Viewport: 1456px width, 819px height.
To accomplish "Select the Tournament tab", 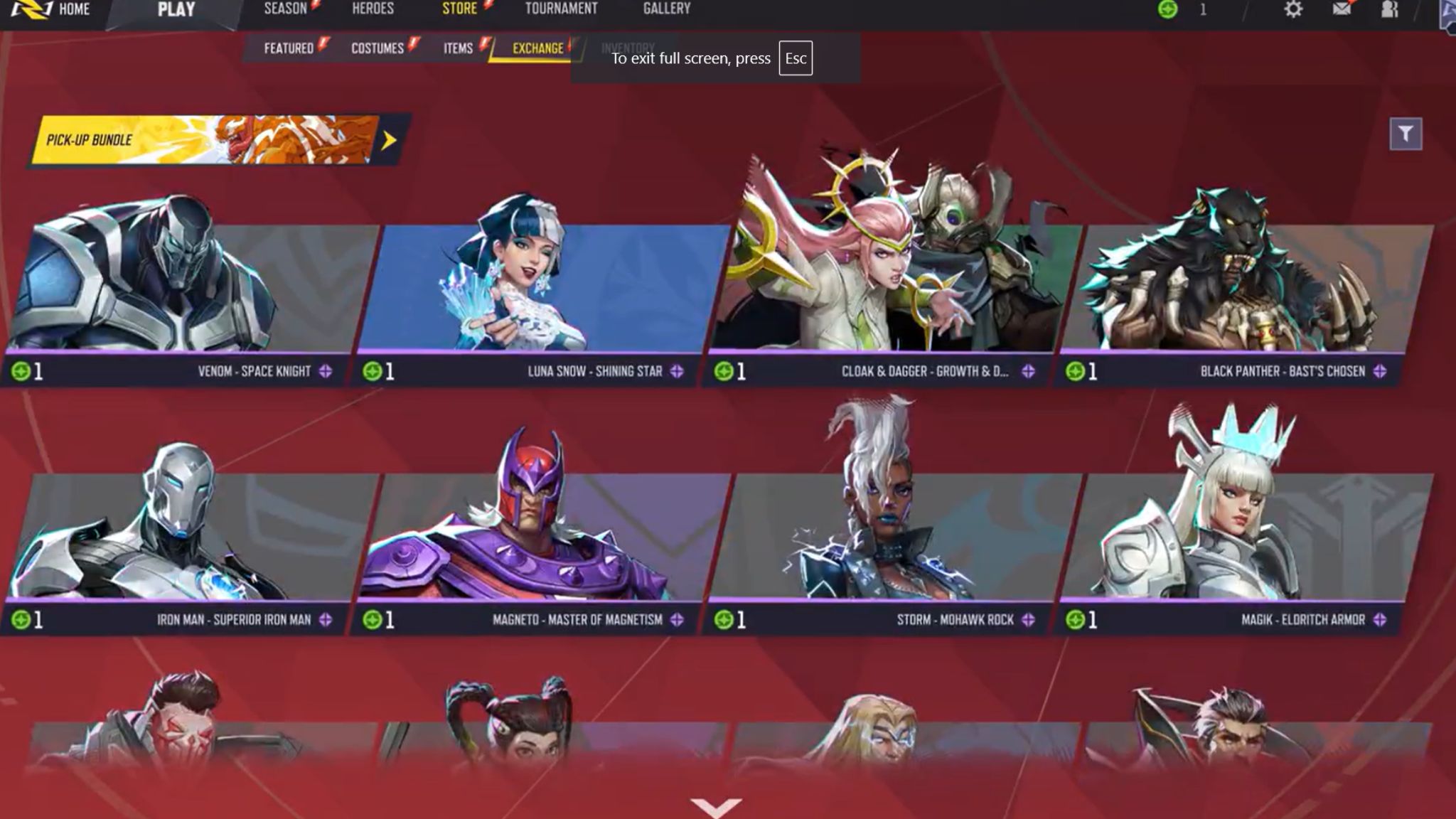I will click(561, 9).
